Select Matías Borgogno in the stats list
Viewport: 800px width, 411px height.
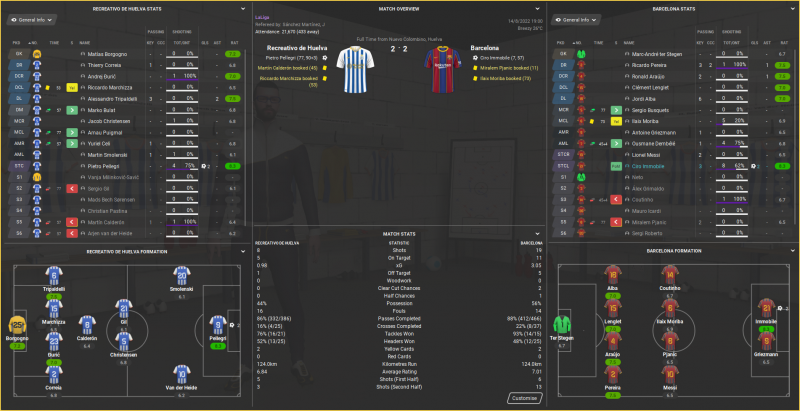103,53
